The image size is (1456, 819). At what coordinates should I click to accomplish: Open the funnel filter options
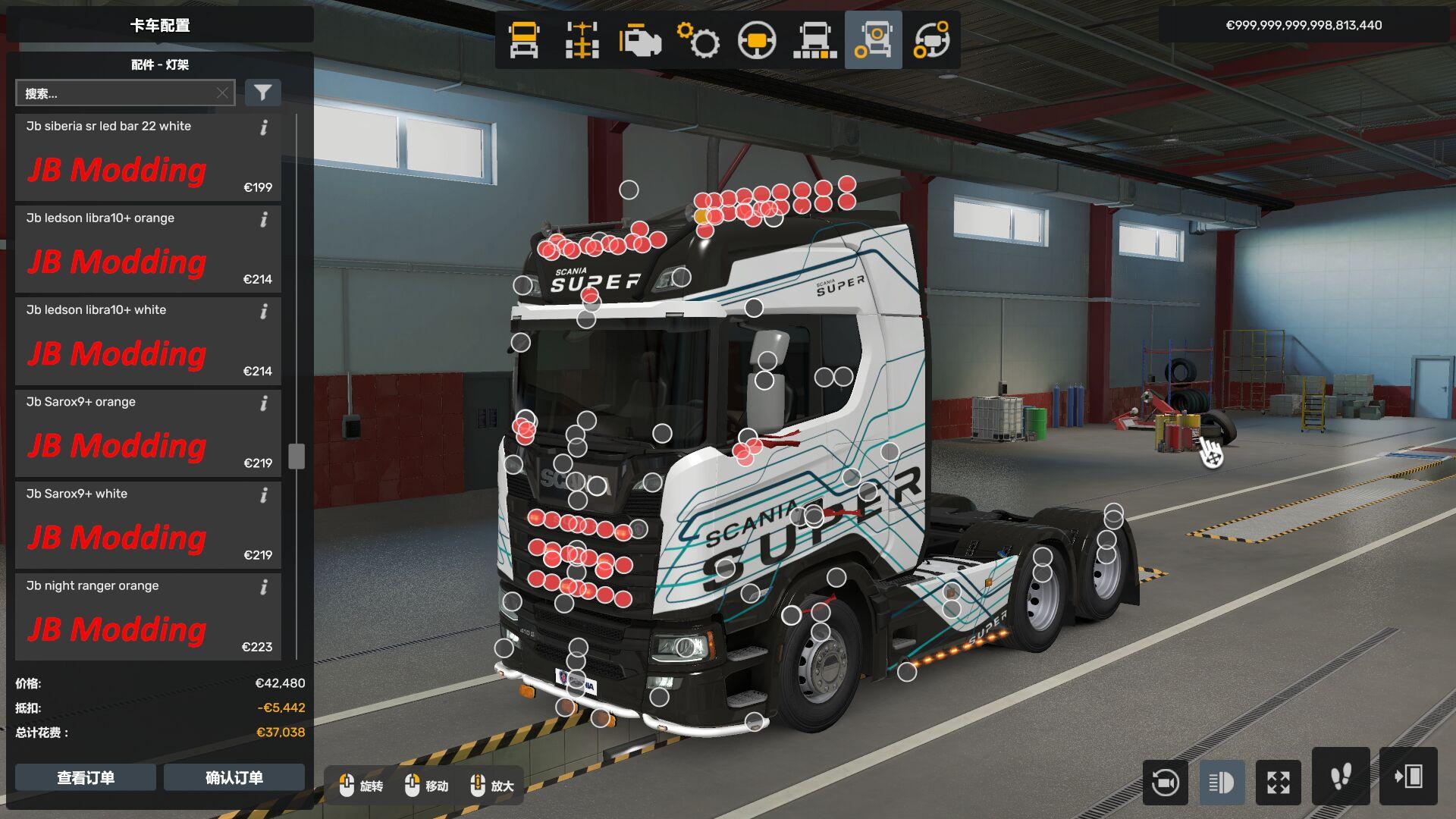(x=263, y=93)
